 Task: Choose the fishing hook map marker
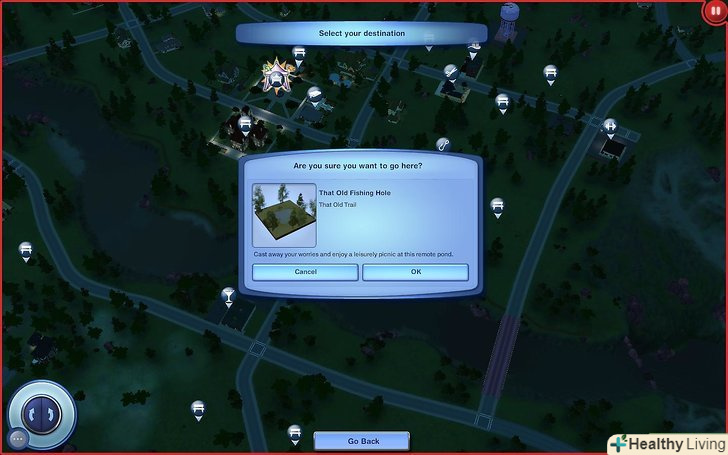[443, 144]
